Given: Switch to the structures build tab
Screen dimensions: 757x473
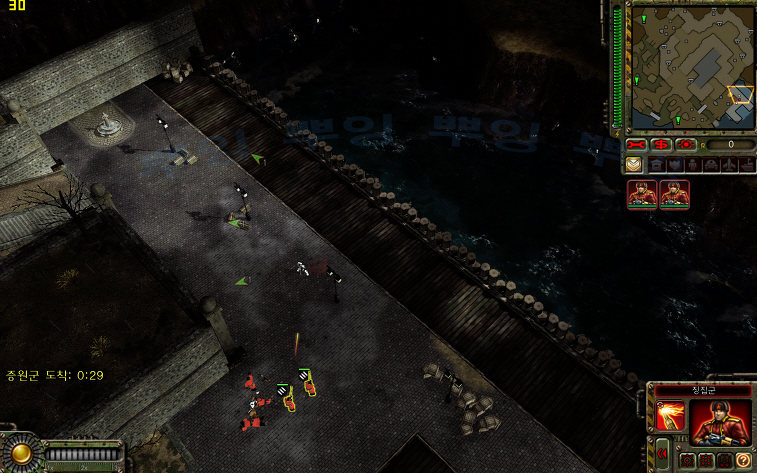Looking at the screenshot, I should [x=657, y=165].
